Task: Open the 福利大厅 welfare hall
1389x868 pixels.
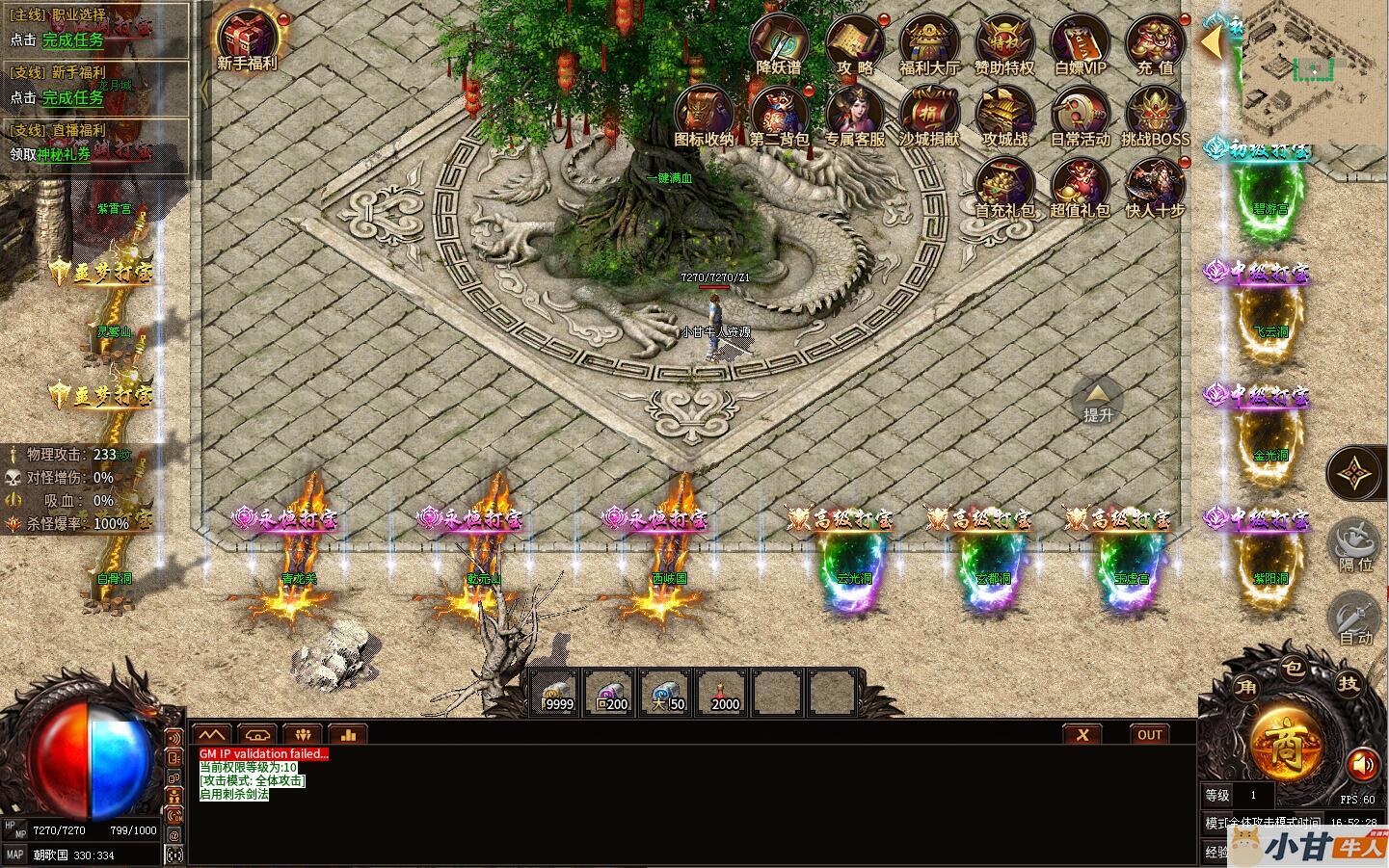Action: 929,42
